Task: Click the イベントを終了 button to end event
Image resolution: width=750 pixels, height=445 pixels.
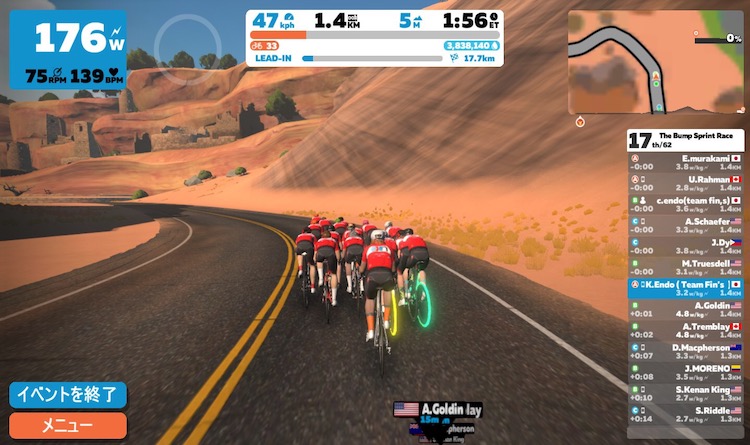Action: pos(68,394)
